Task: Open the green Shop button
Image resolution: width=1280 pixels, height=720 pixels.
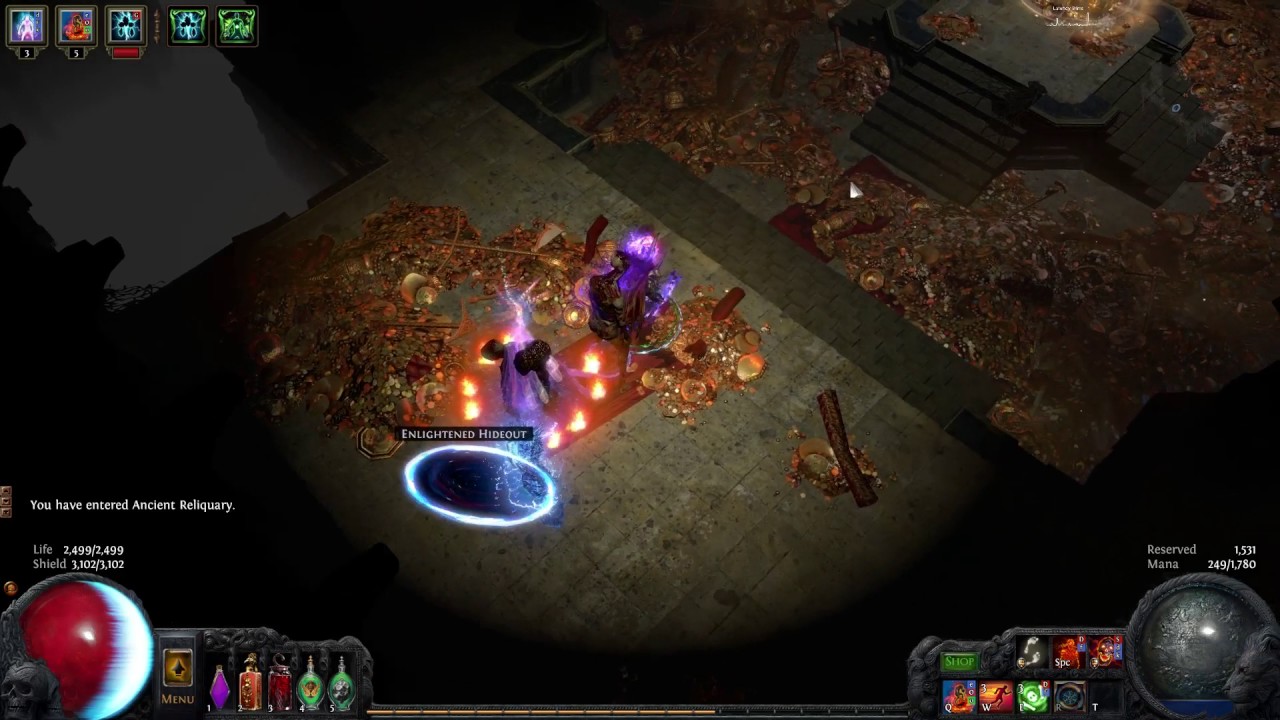Action: coord(959,661)
